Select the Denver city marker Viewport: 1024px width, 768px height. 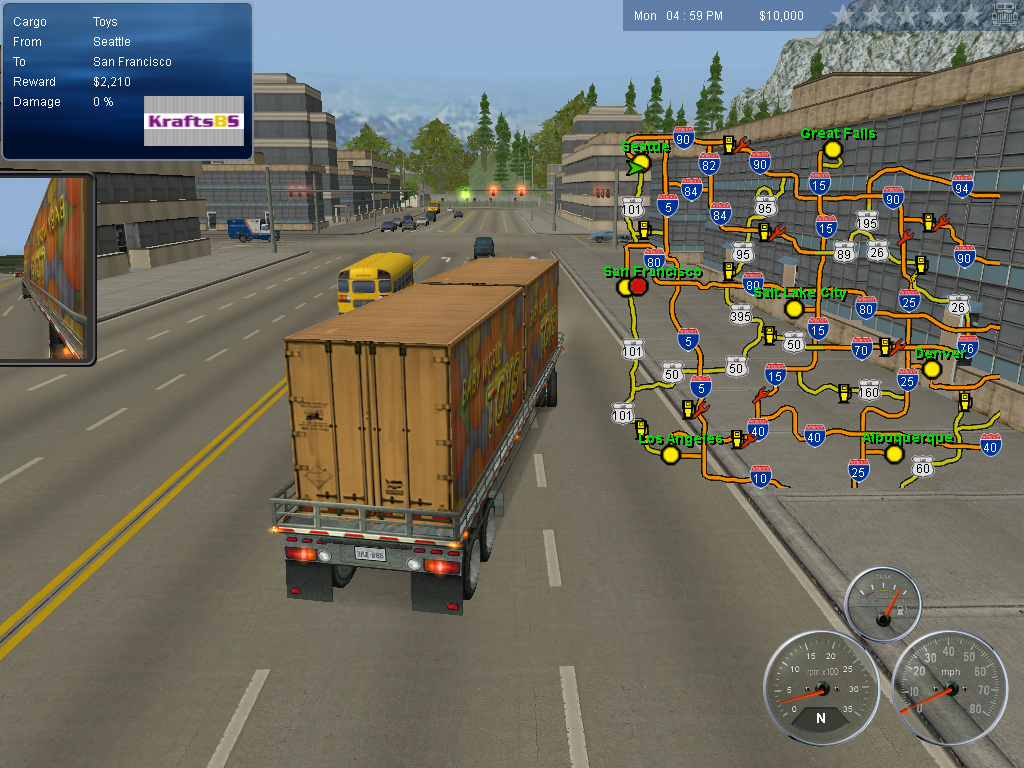coord(932,369)
